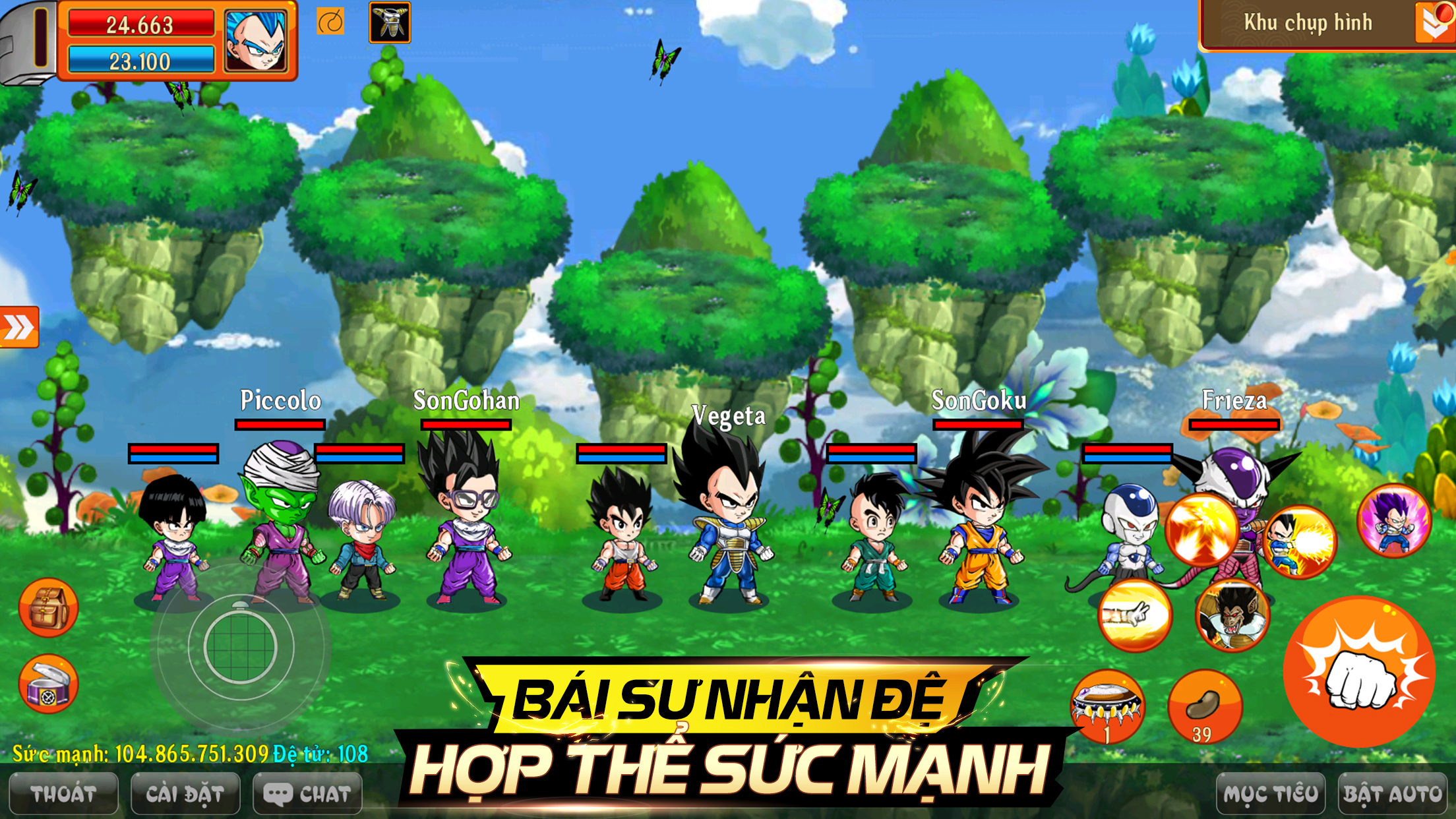This screenshot has width=1456, height=819.
Task: Open the backpack inventory
Action: click(48, 607)
